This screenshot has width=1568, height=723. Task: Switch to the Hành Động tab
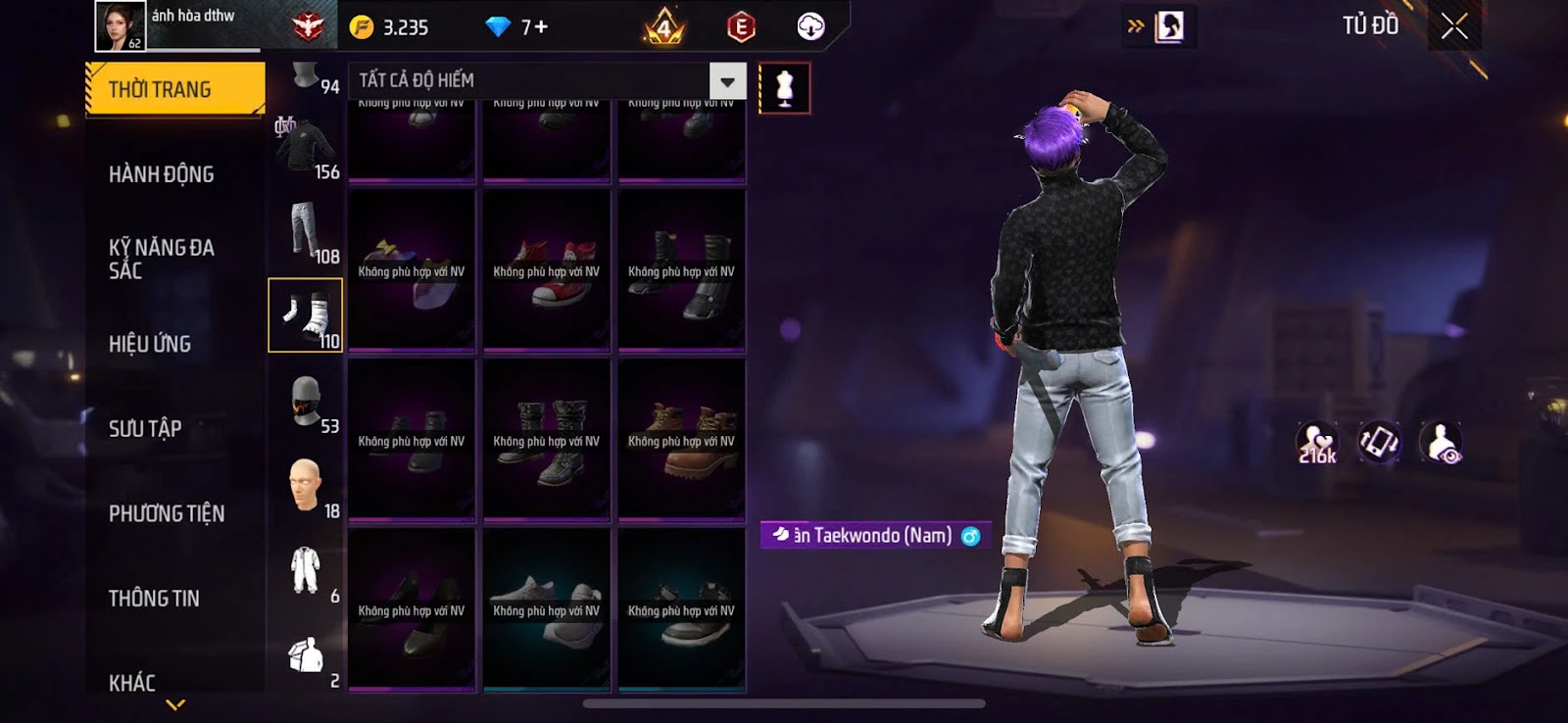coord(162,174)
